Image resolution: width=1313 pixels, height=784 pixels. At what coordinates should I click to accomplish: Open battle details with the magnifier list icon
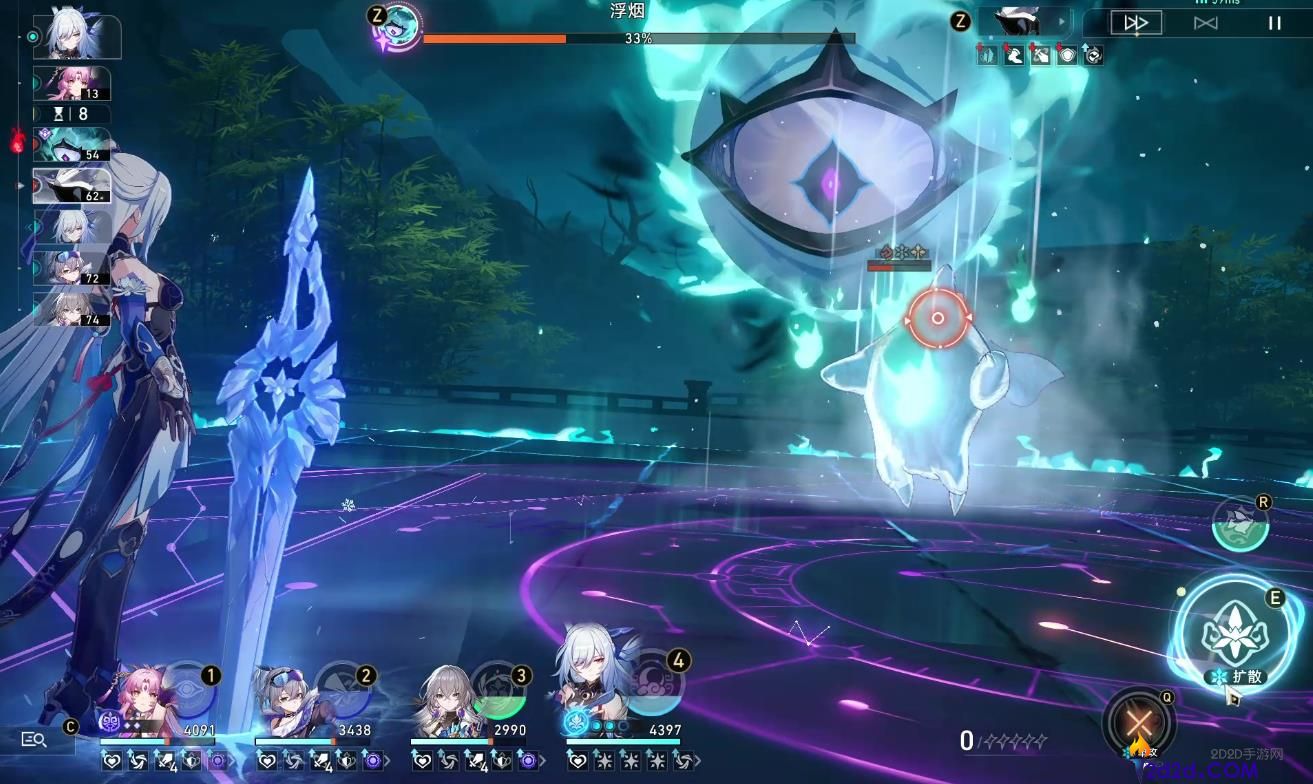click(34, 739)
